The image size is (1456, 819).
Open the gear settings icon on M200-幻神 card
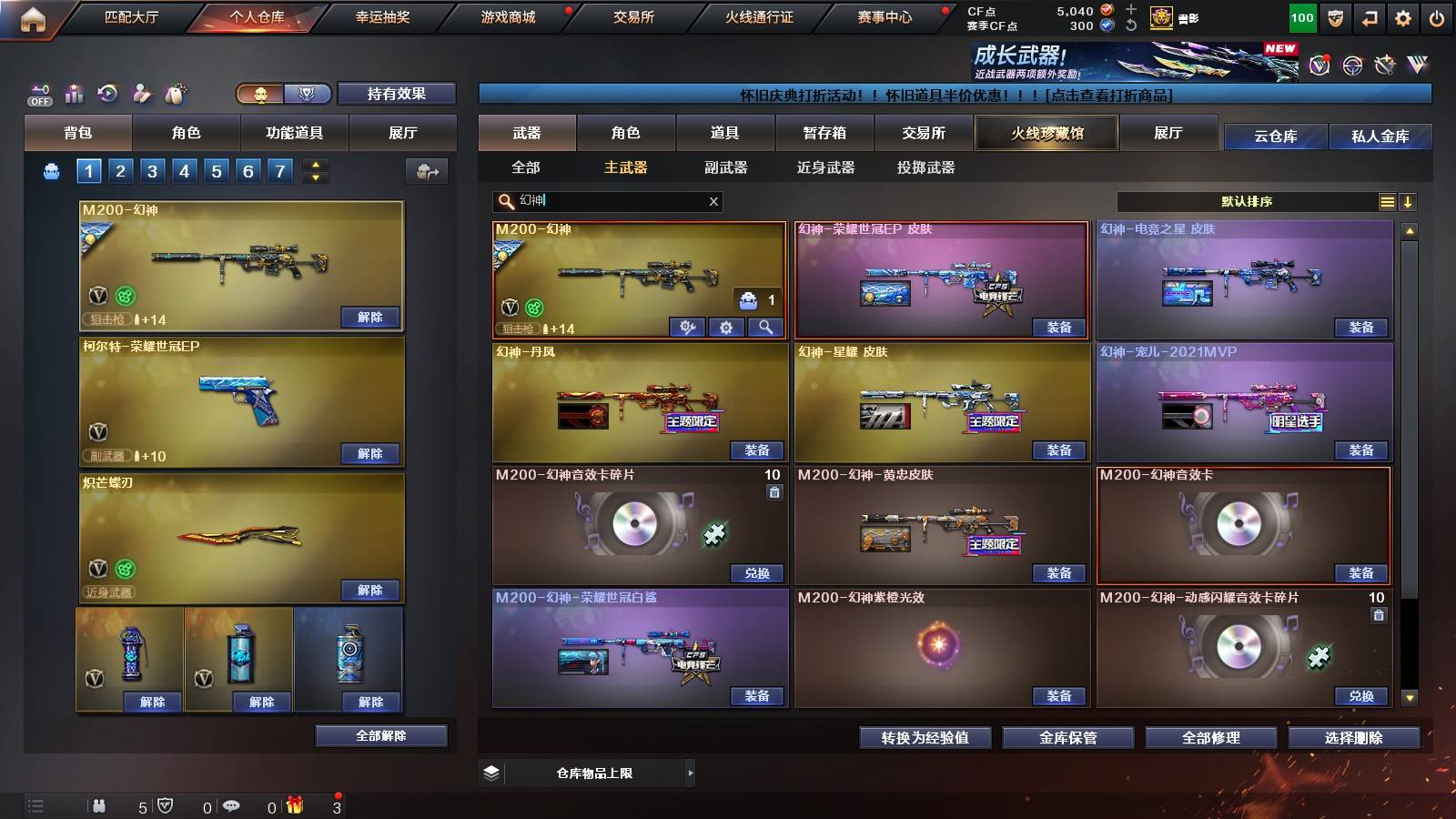pos(726,328)
